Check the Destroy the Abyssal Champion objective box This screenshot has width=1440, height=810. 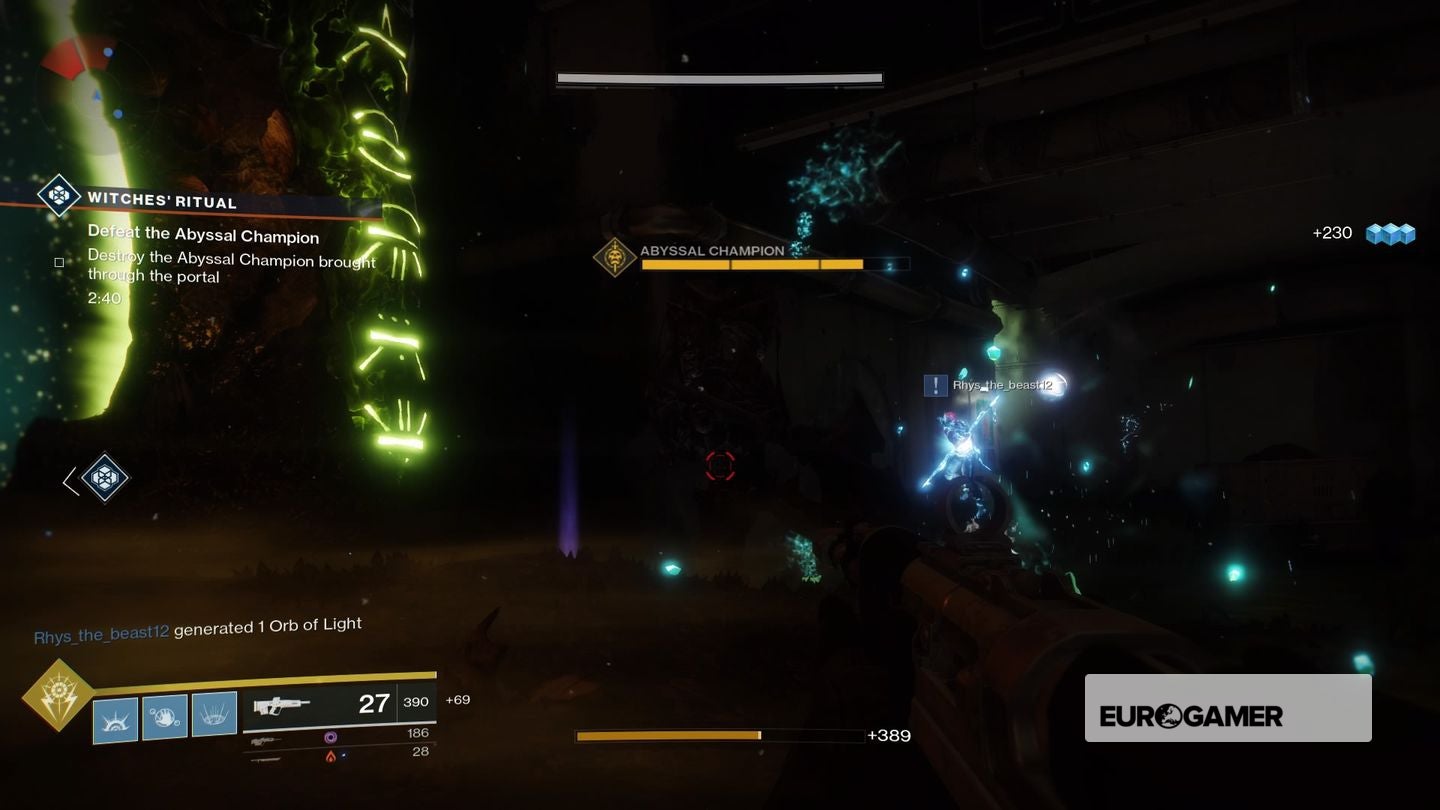58,262
